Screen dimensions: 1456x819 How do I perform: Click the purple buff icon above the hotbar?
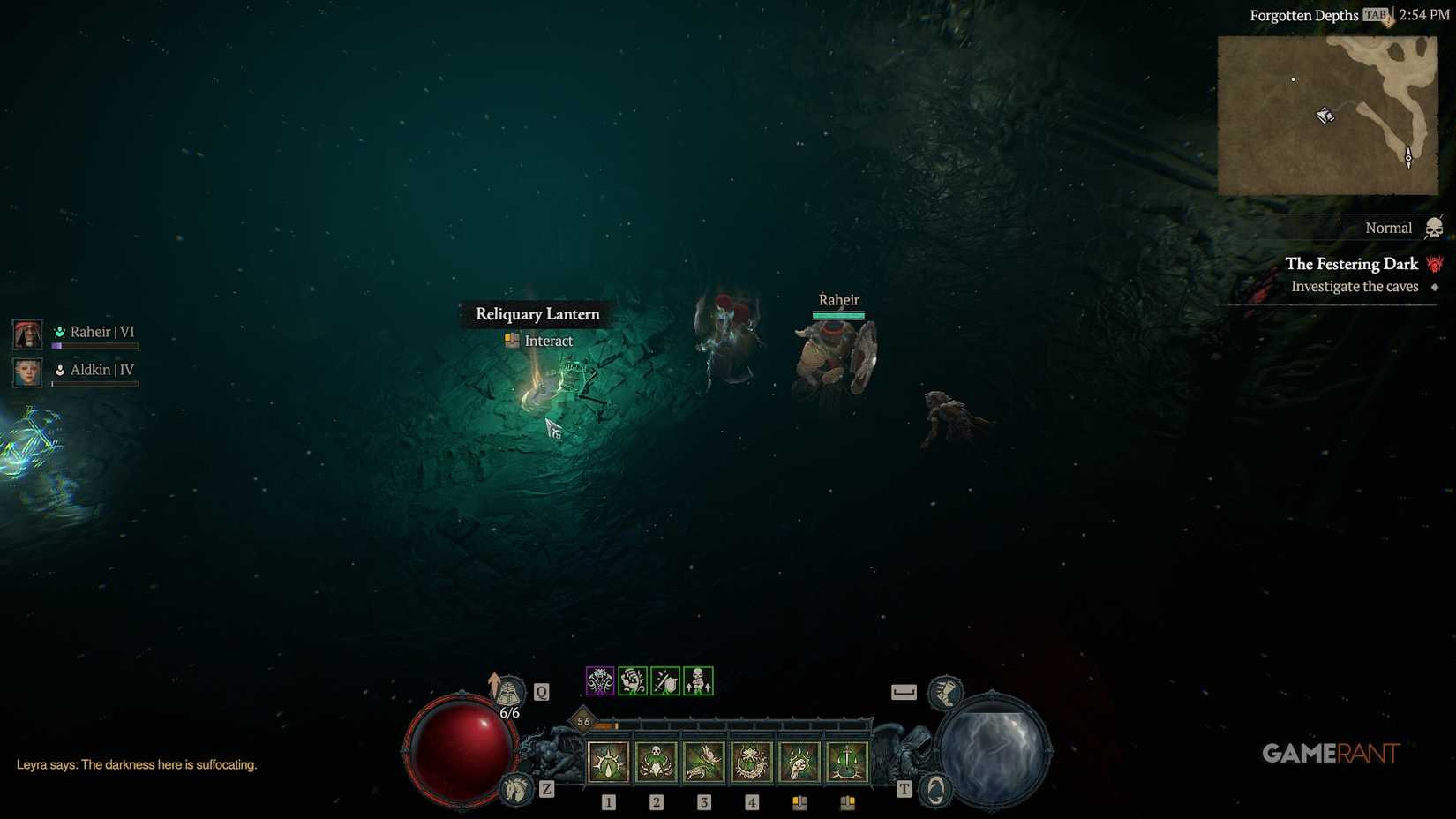point(600,680)
